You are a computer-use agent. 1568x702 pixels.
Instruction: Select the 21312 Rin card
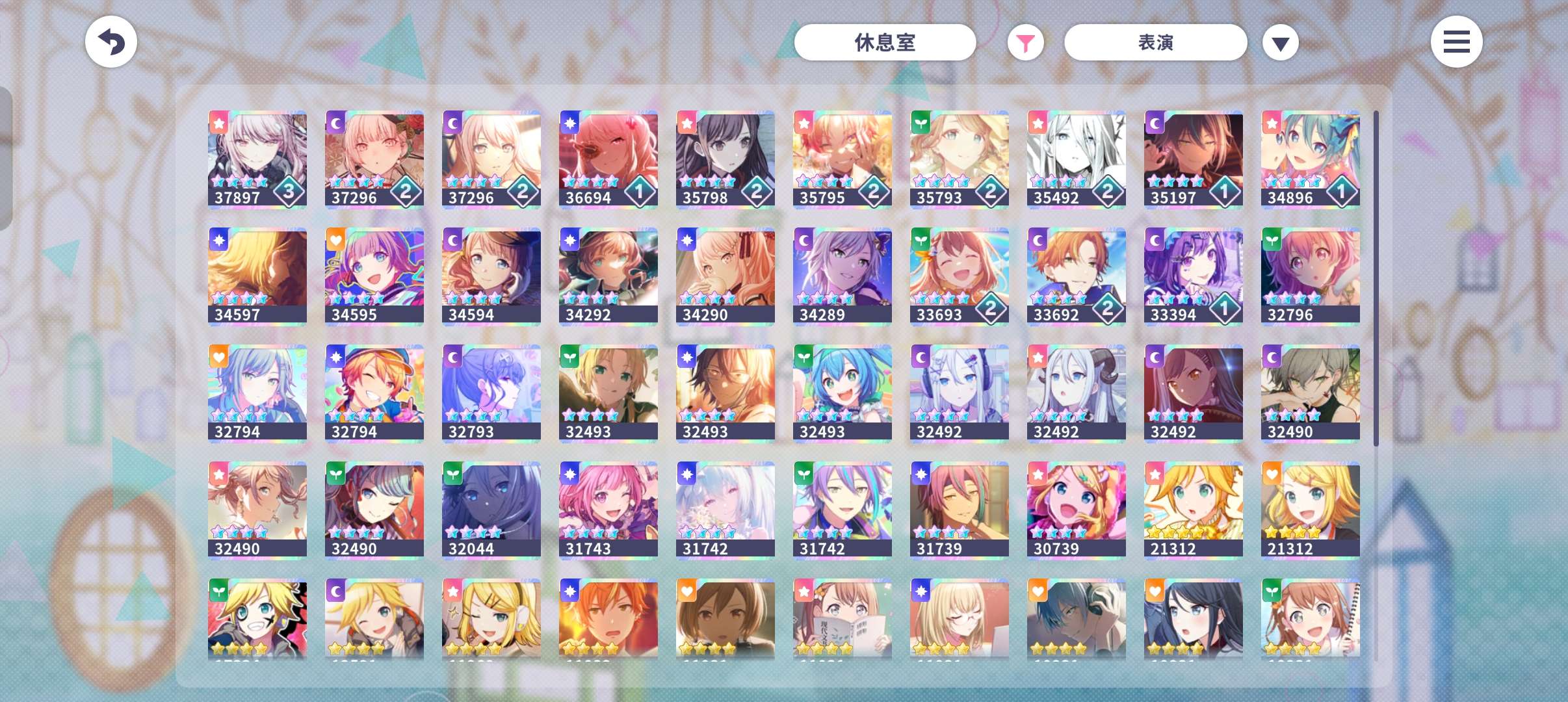(1310, 509)
